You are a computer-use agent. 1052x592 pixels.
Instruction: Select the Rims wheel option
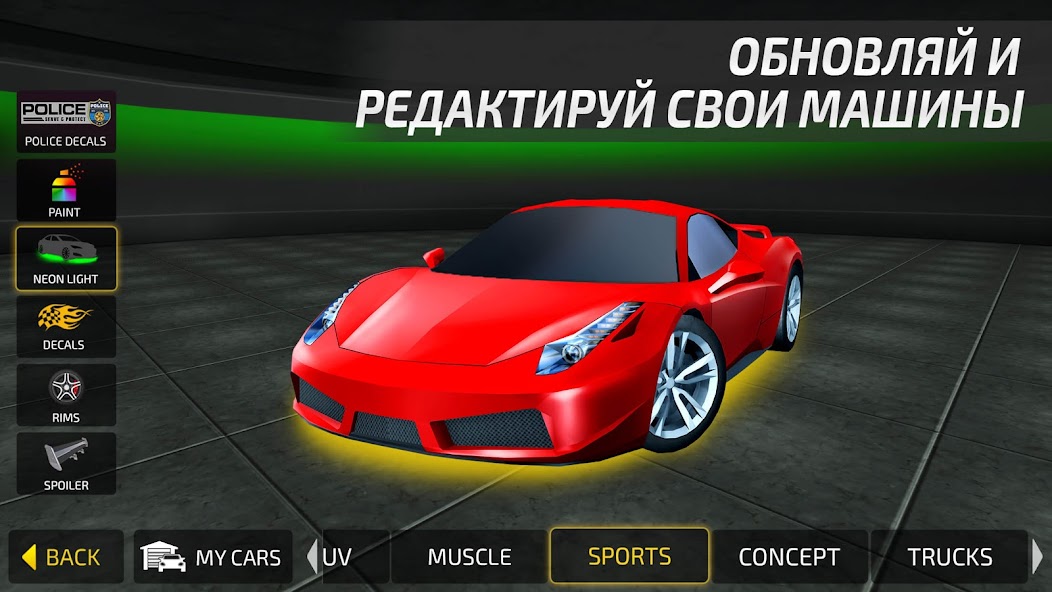tap(66, 394)
